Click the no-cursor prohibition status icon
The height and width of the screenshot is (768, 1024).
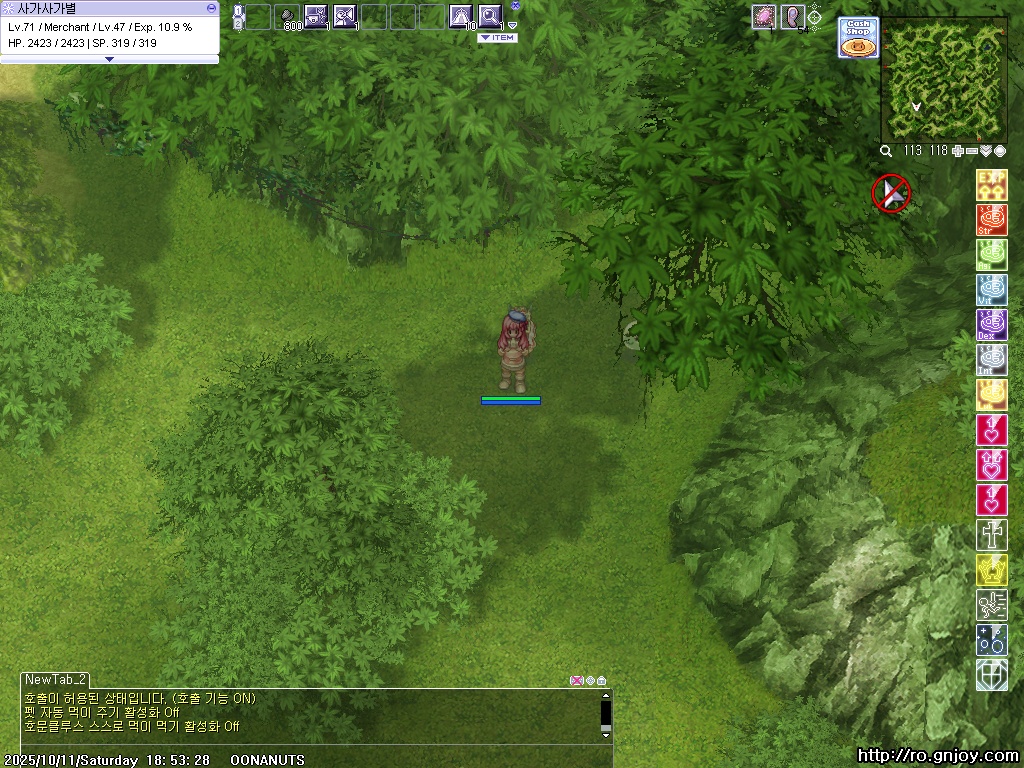click(x=890, y=193)
